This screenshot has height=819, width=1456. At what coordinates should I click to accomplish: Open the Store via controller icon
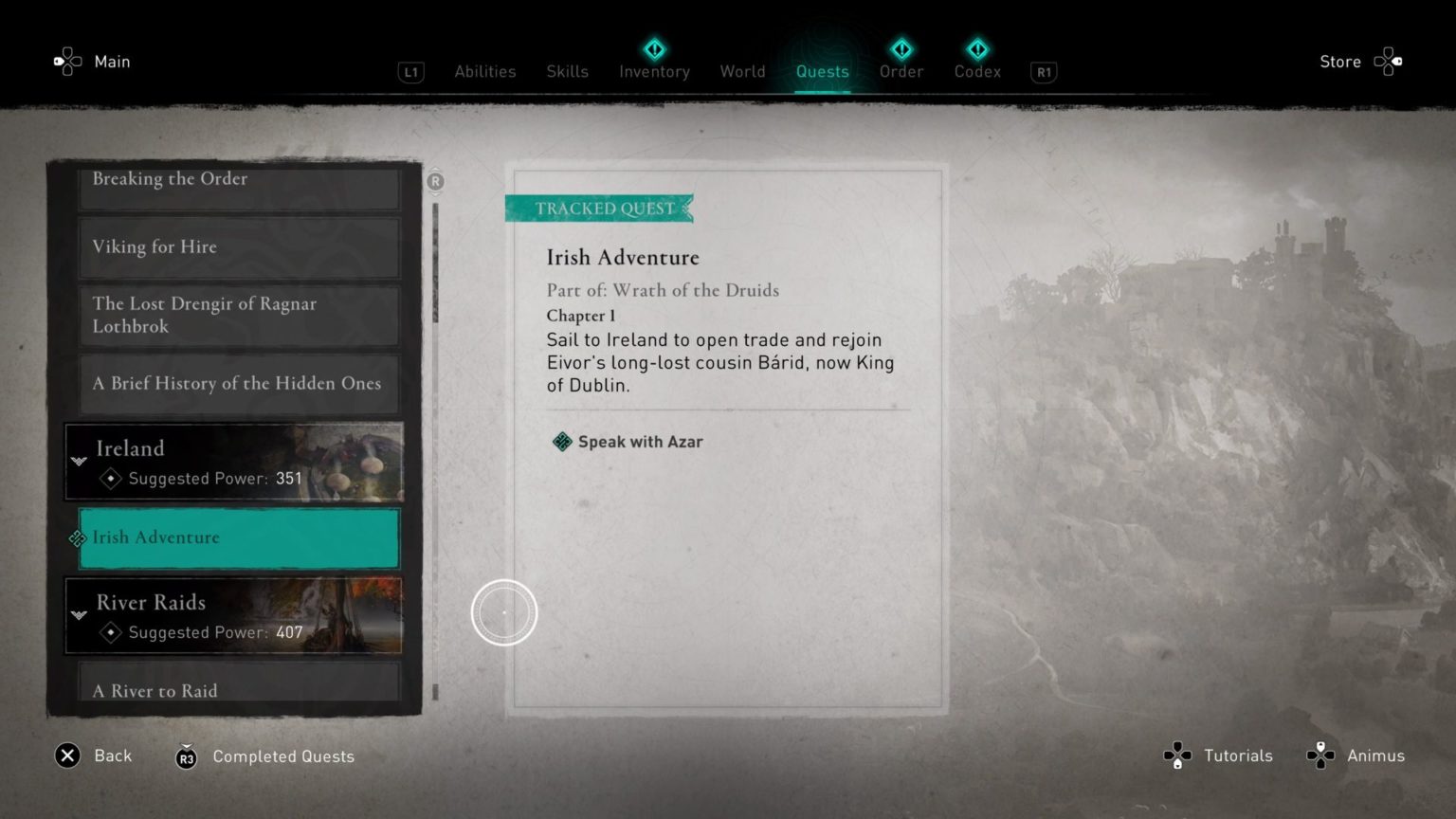1390,61
